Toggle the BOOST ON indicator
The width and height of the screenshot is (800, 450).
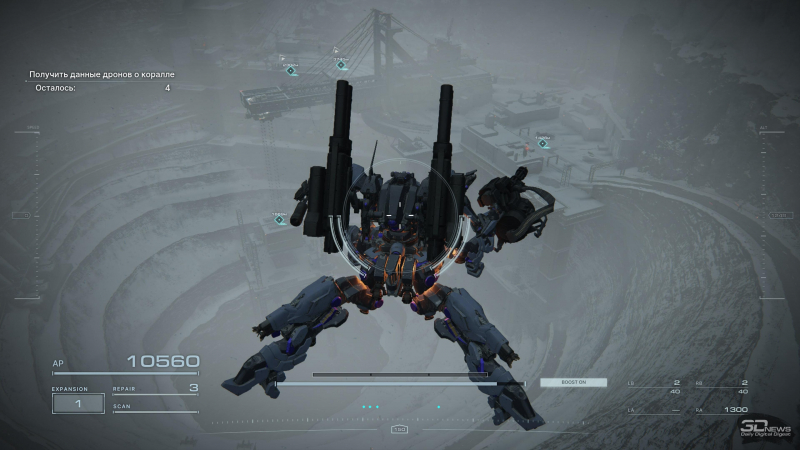tap(566, 382)
